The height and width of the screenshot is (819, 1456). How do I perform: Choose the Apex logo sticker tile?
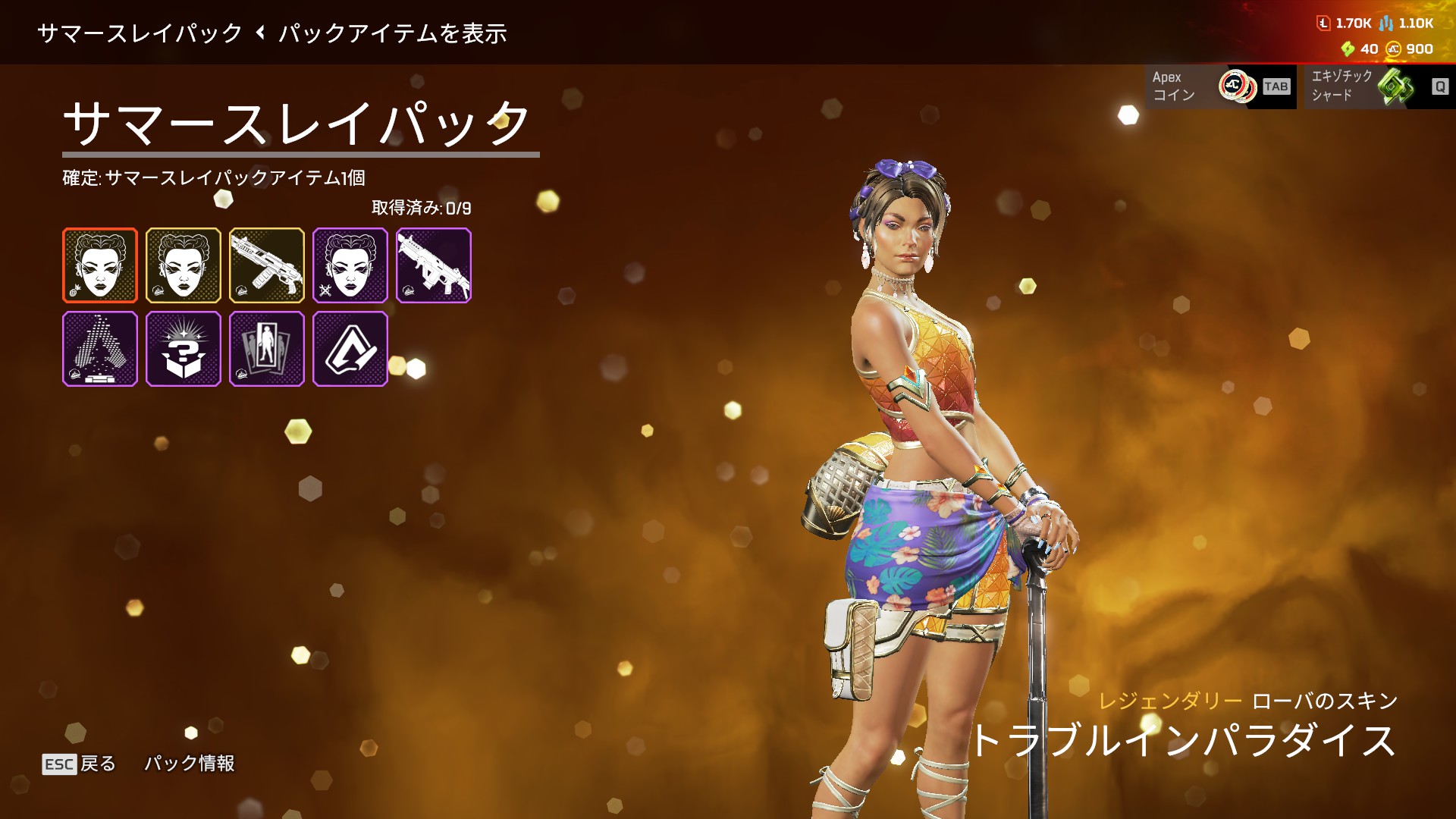click(x=350, y=349)
